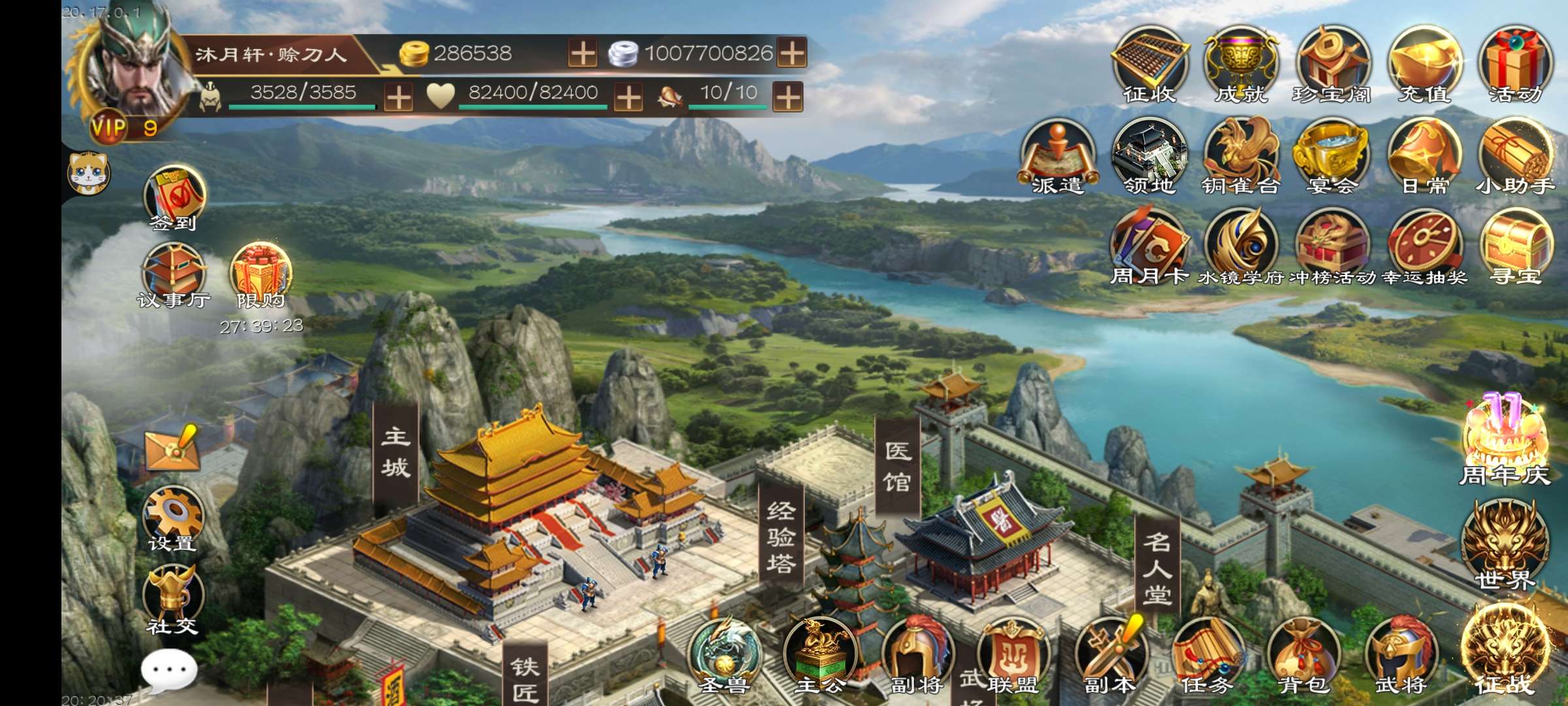Open the 成就 achievements trophy

pos(1241,64)
